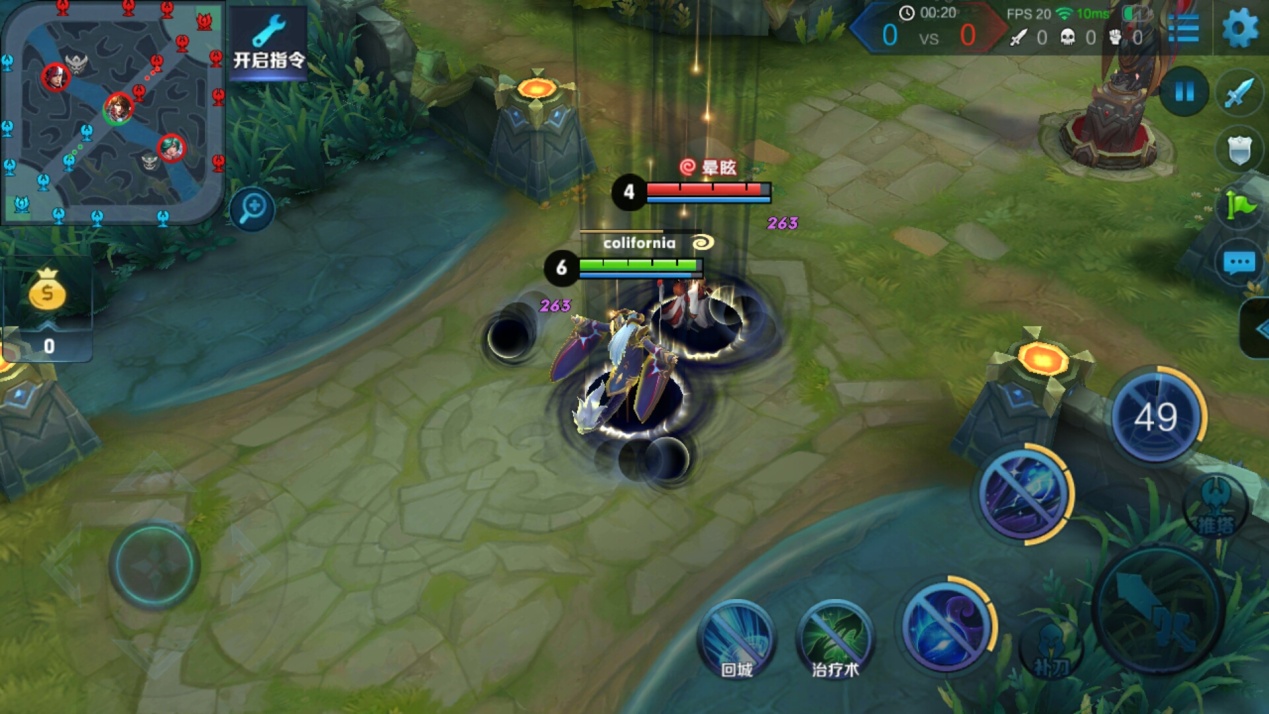
Task: Expand the side panel arrow tab
Action: (x=1256, y=328)
